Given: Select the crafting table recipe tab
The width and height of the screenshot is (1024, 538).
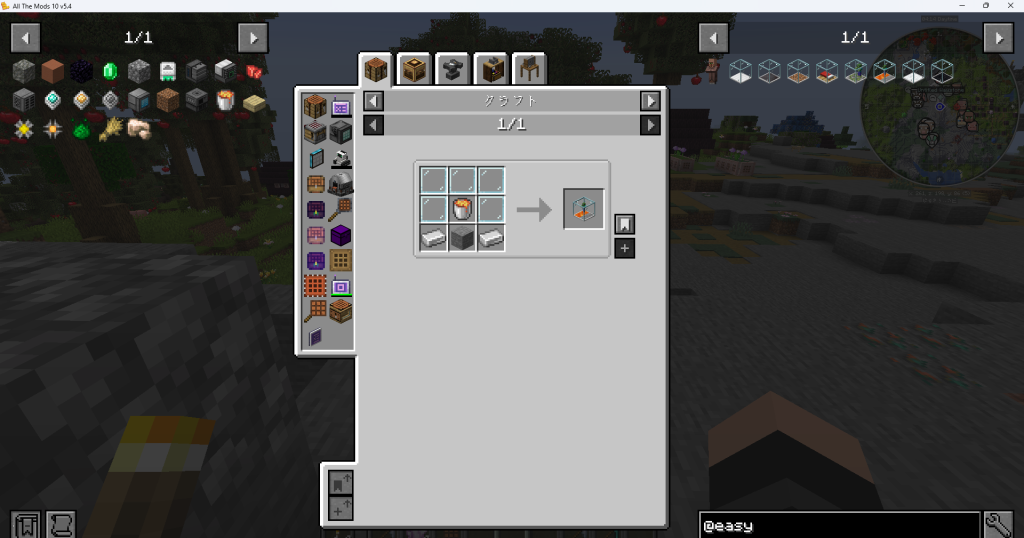Looking at the screenshot, I should [x=375, y=69].
